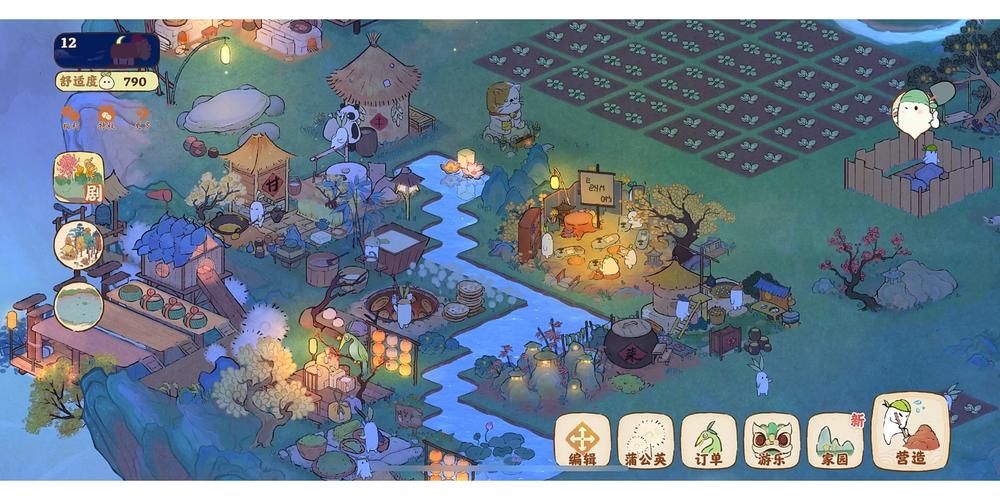Open the 家园 homestead menu
The image size is (1000, 500).
coord(835,440)
